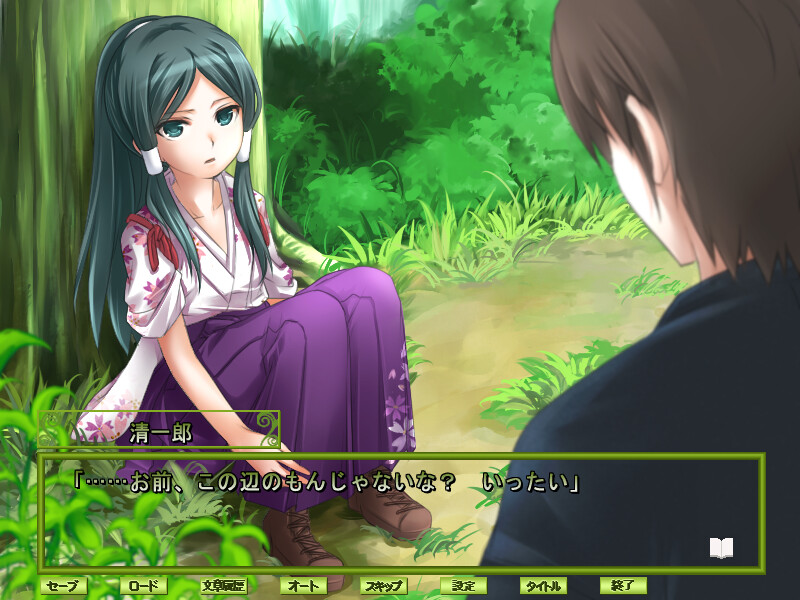This screenshot has height=600, width=800.
Task: Click the セーブ (Save) button
Action: (x=63, y=586)
